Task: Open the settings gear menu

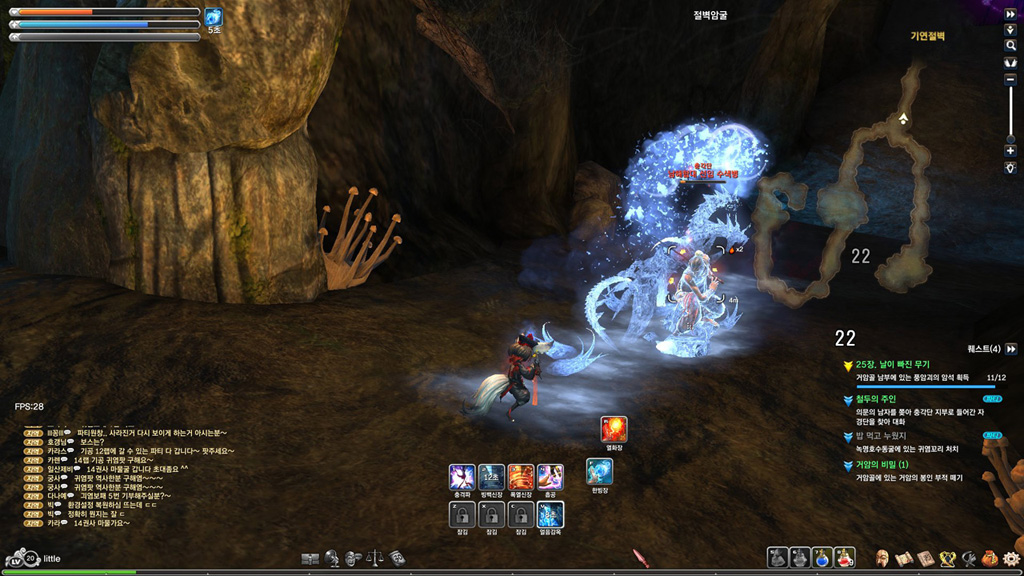Action: (1011, 558)
